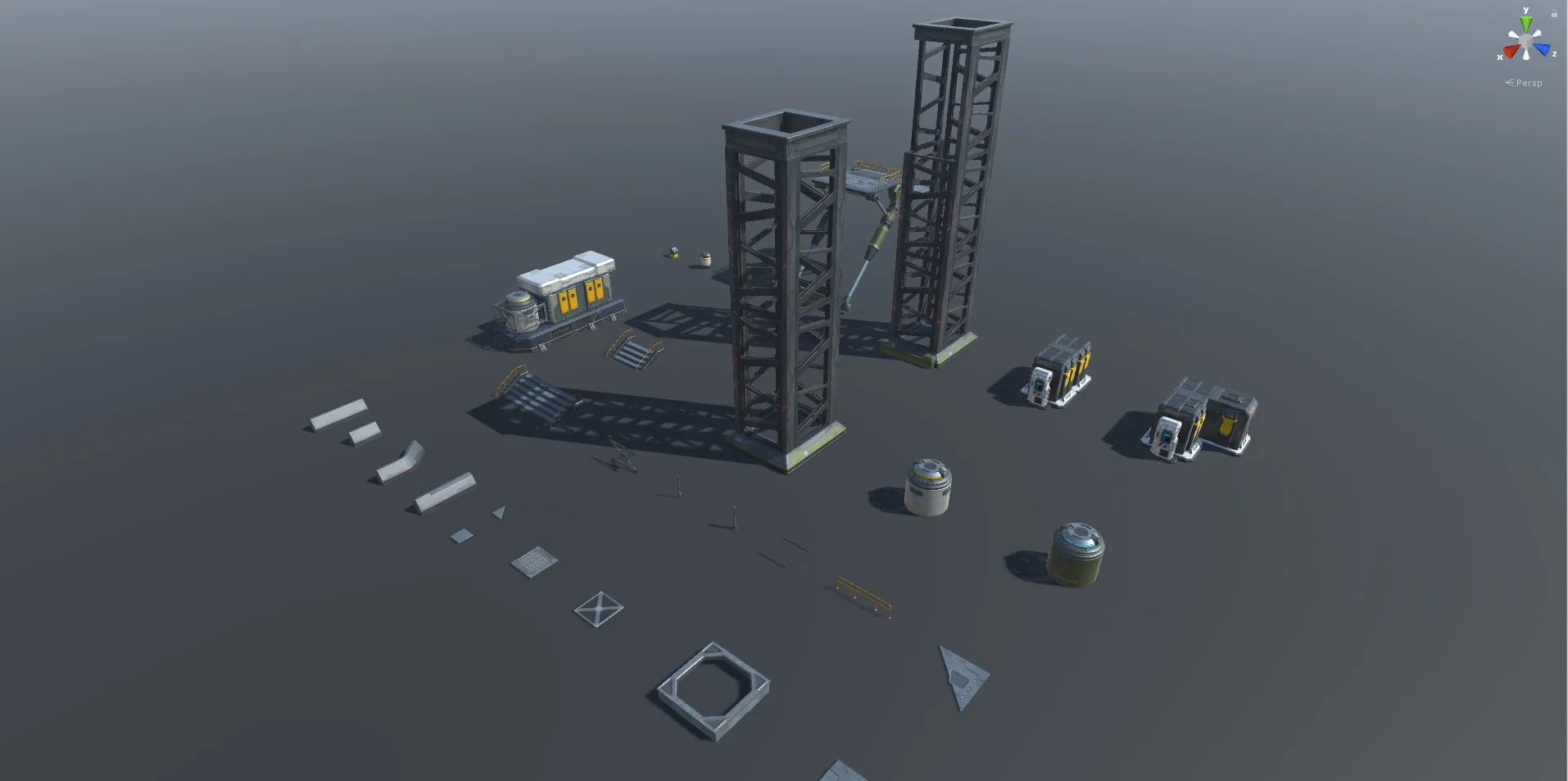
Task: Click the white cone opposite the Z axis
Action: coord(1514,34)
